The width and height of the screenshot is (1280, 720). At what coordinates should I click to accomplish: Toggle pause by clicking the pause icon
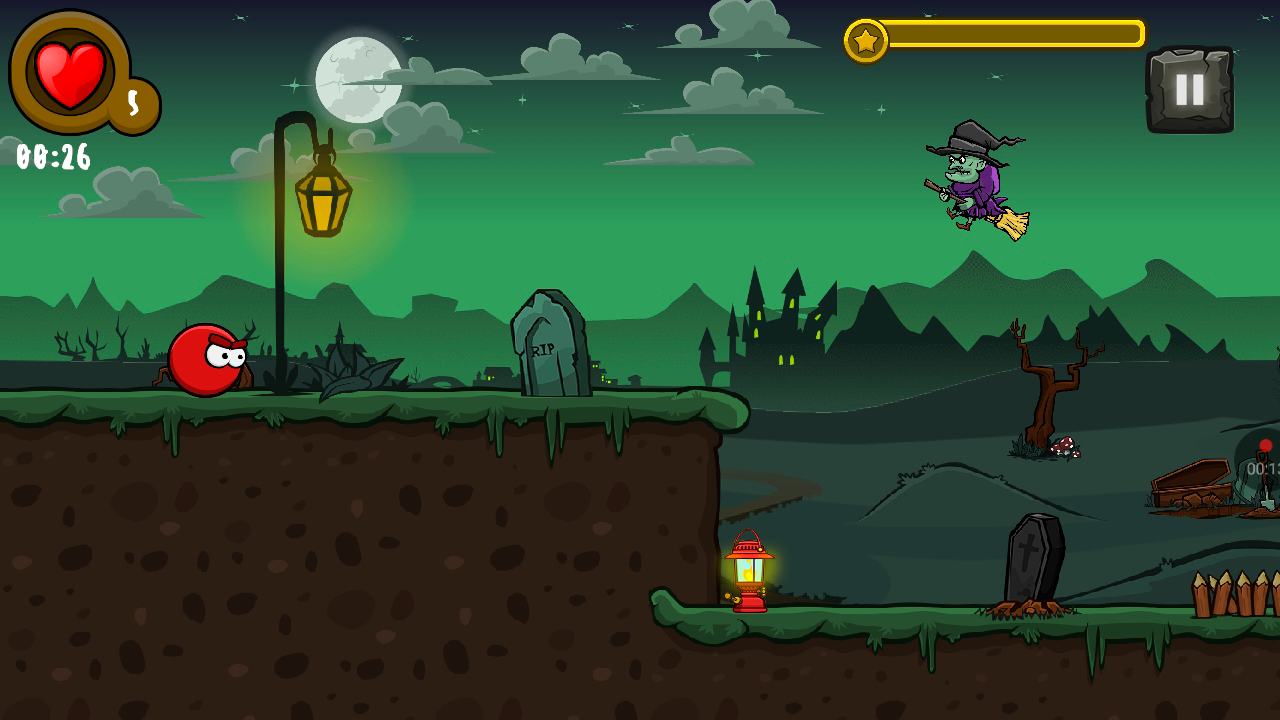[x=1191, y=90]
